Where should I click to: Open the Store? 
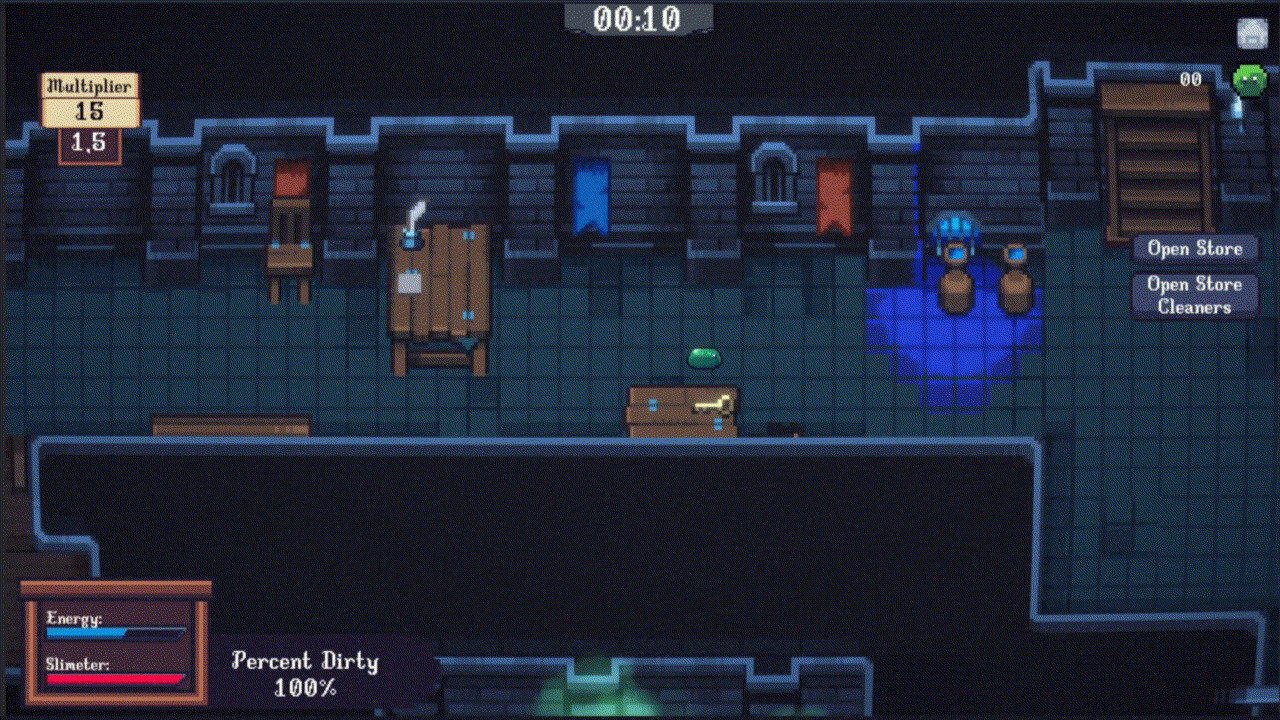tap(1194, 249)
